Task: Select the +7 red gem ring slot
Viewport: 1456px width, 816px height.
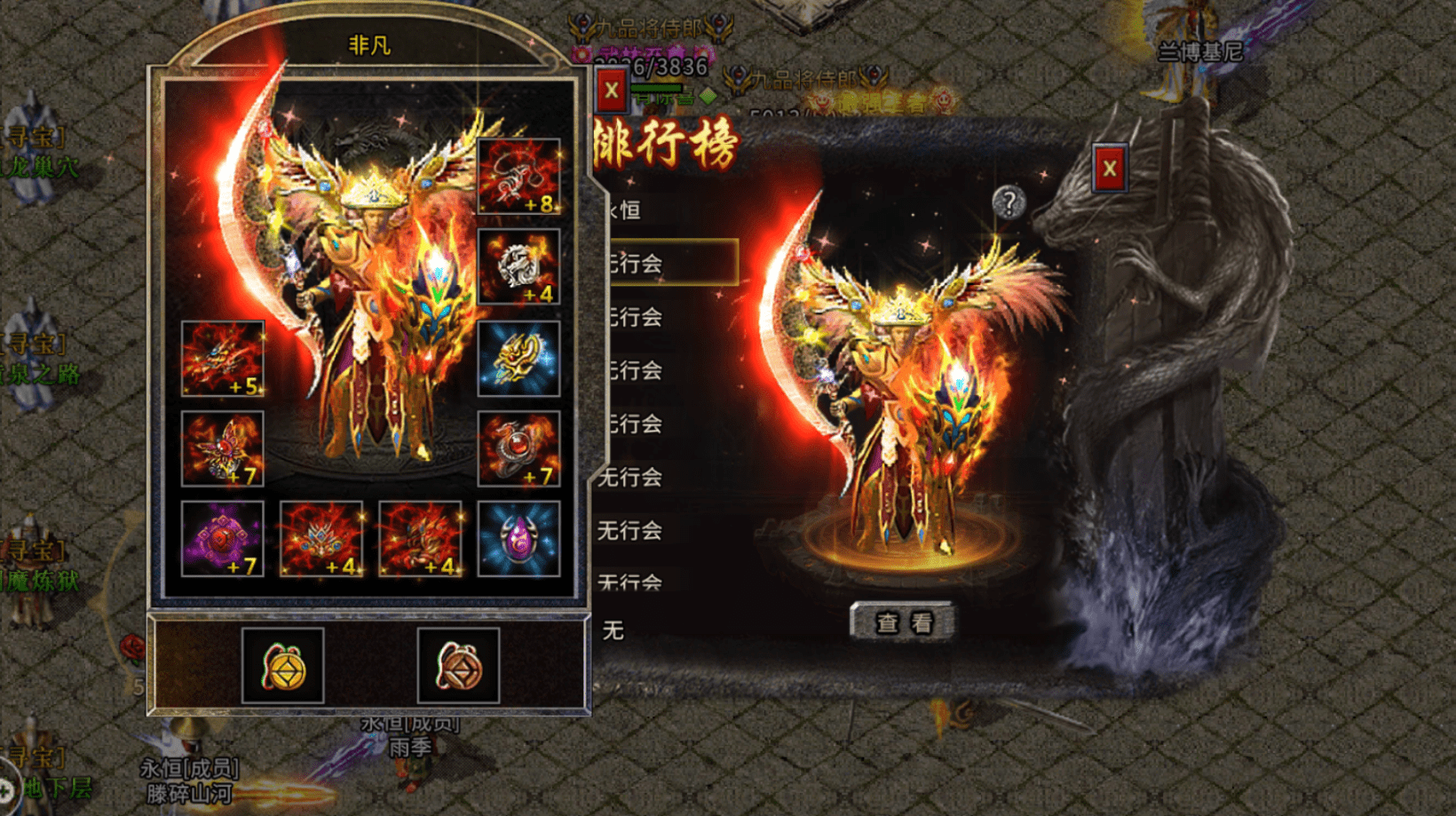Action: 518,448
